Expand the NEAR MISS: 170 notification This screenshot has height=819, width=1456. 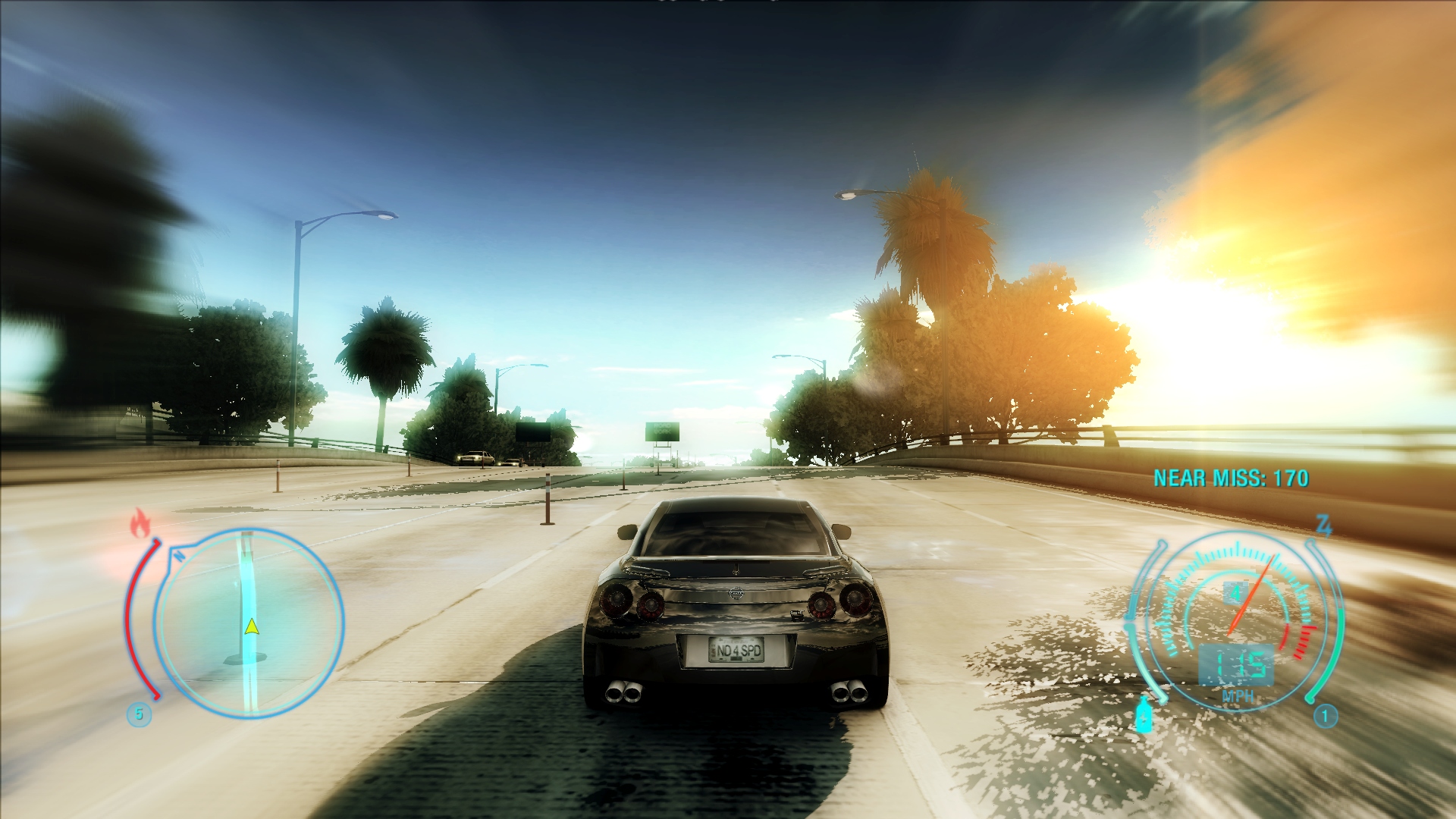tap(1230, 478)
